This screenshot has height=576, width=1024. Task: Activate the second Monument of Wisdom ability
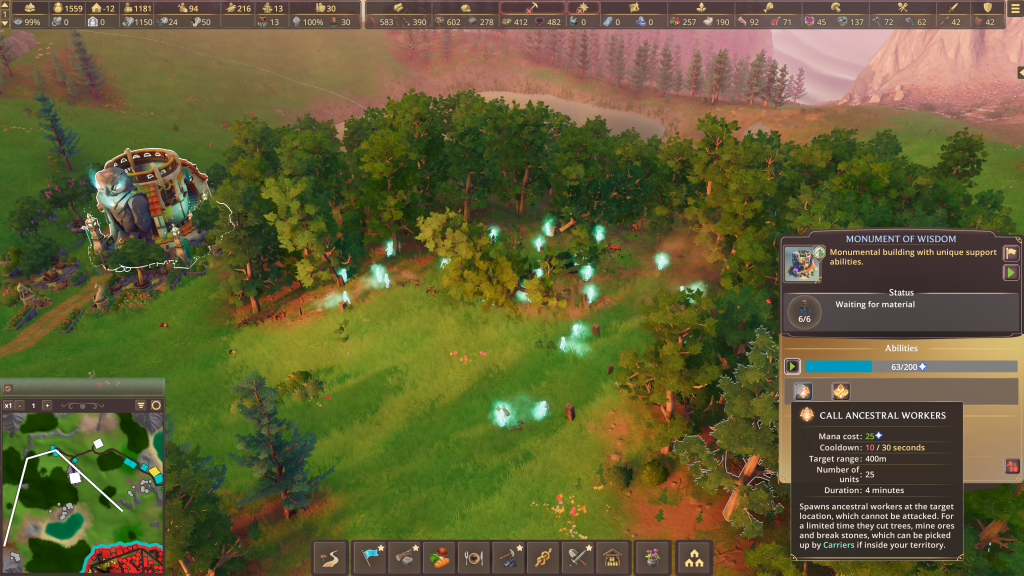click(x=840, y=391)
